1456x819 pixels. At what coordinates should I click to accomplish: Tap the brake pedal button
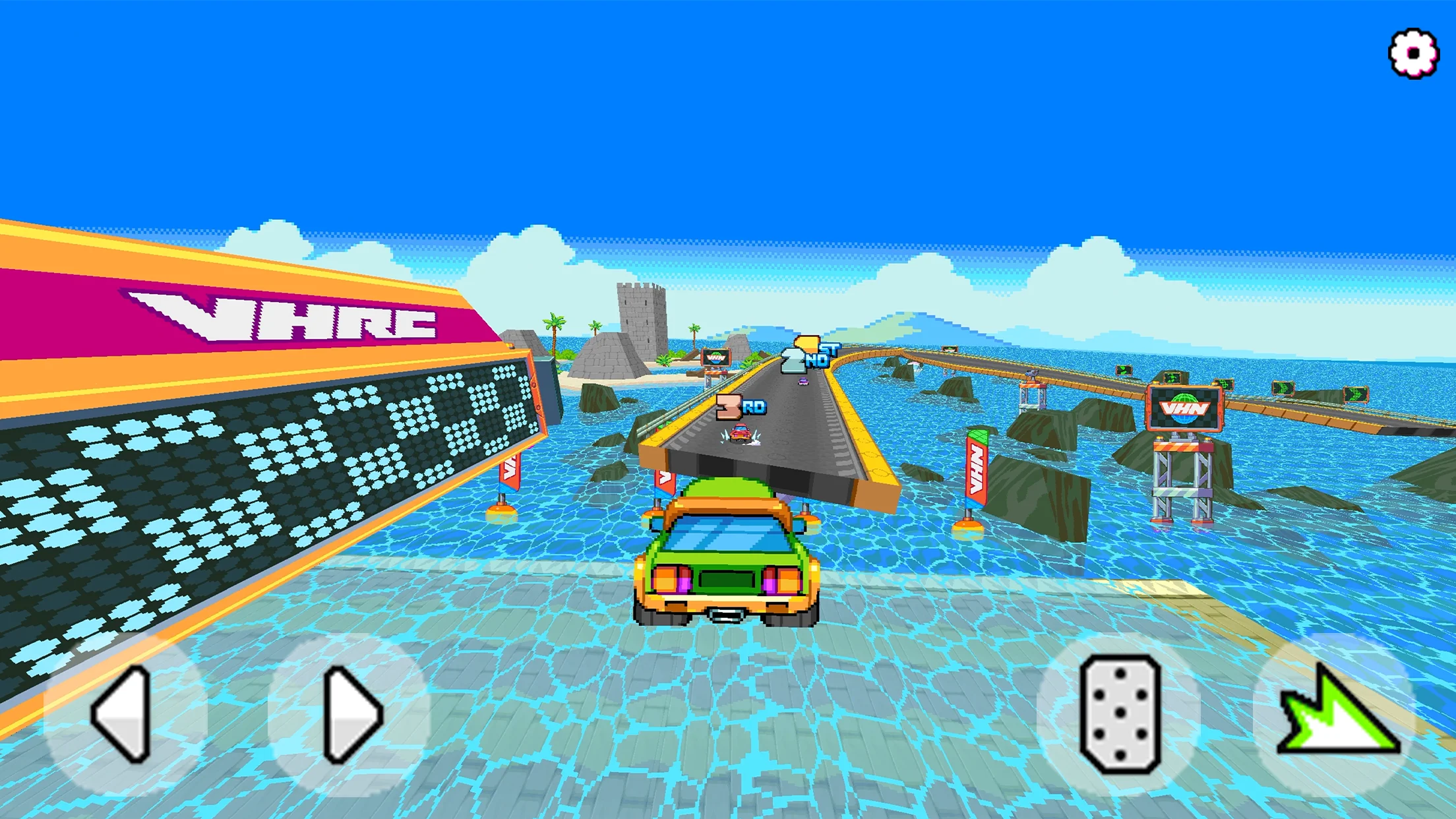(1120, 714)
